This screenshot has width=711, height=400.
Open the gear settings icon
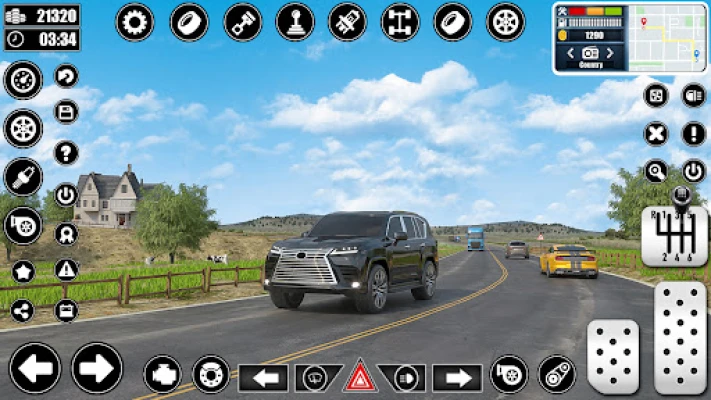135,22
